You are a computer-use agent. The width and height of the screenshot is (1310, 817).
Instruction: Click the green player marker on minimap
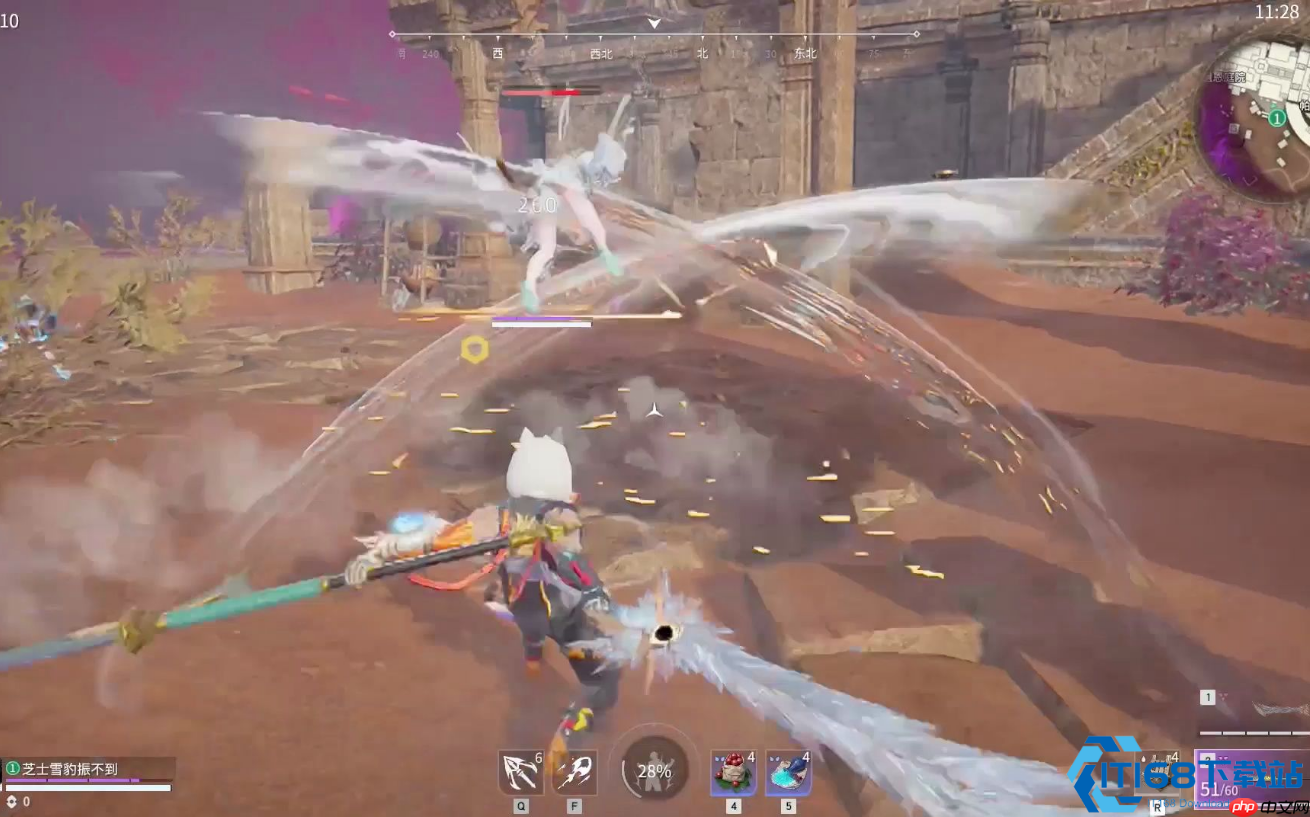[1277, 118]
